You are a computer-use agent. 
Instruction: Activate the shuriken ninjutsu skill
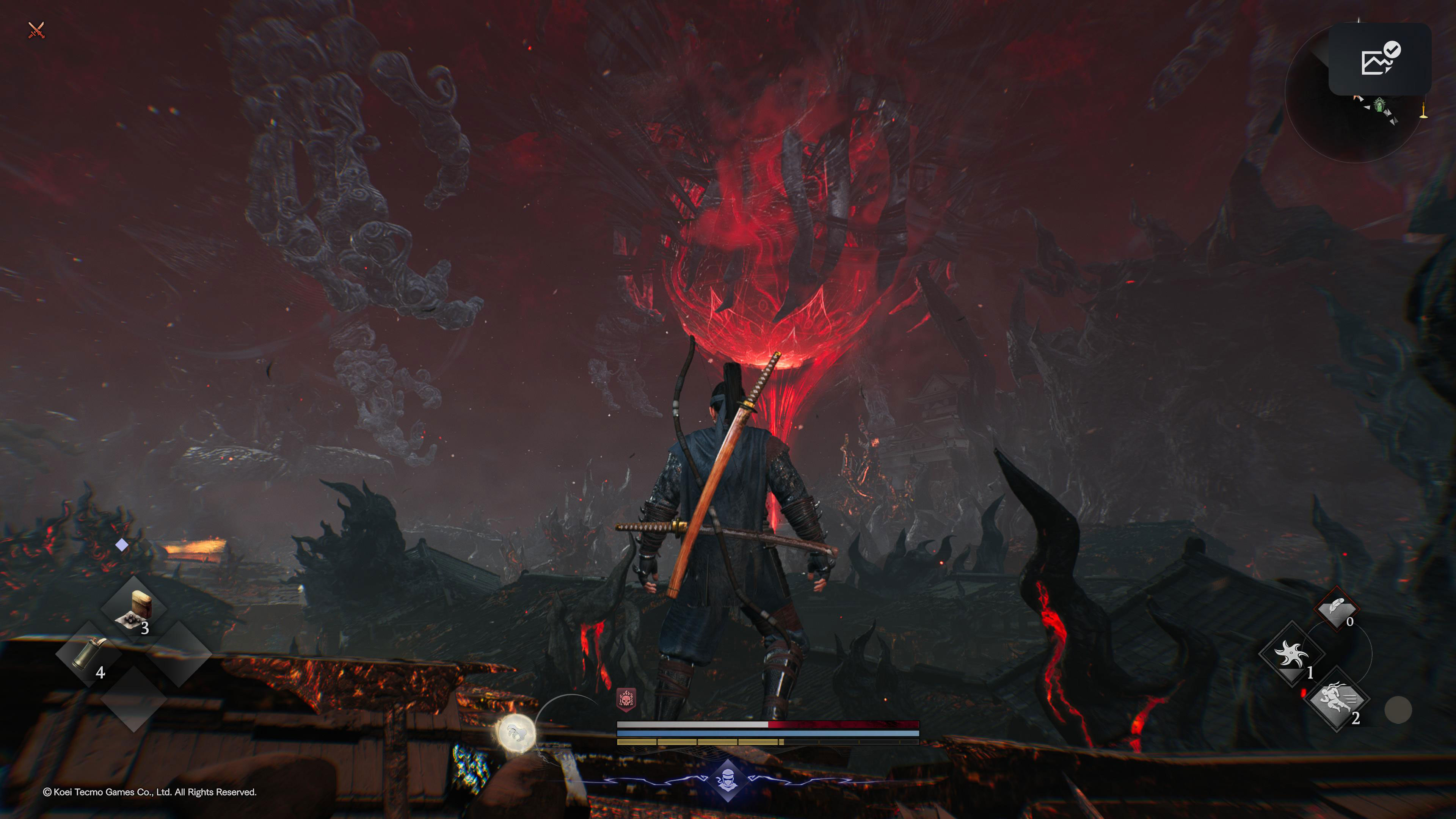click(x=1291, y=654)
